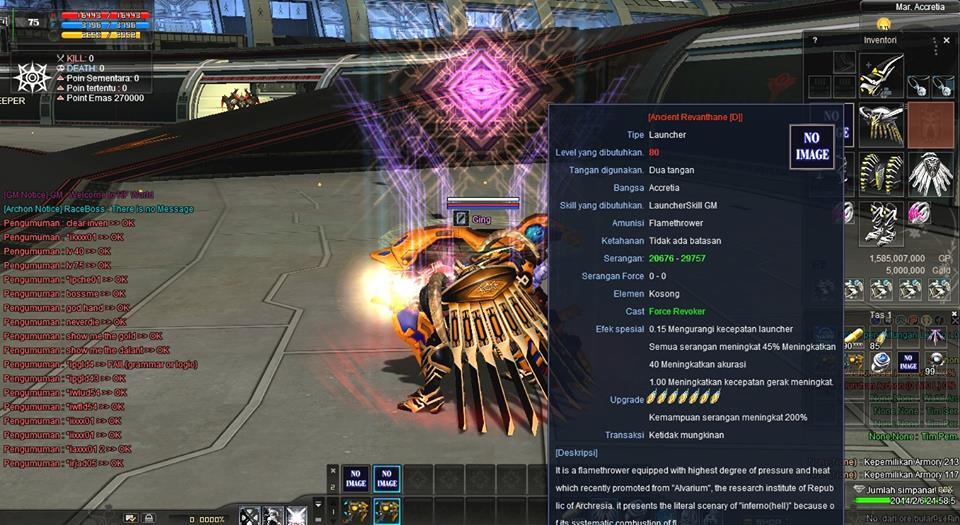Select the equipped helmet with yellow stripes
This screenshot has width=960, height=525.
click(x=881, y=75)
